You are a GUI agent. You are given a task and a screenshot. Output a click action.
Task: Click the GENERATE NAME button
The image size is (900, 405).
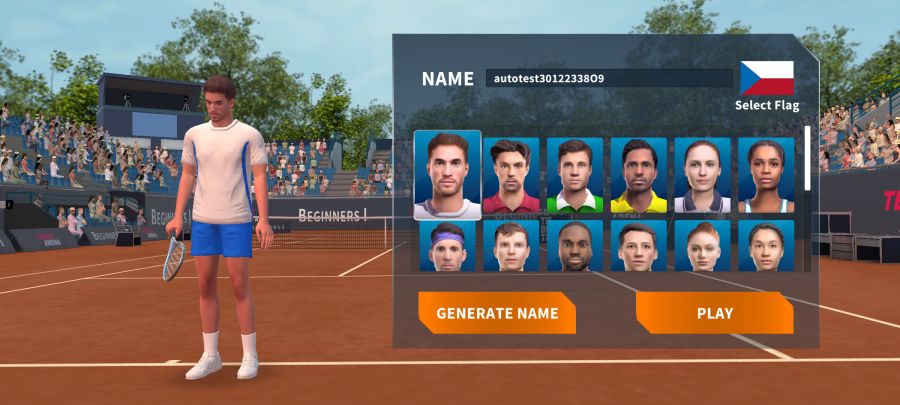pos(496,313)
